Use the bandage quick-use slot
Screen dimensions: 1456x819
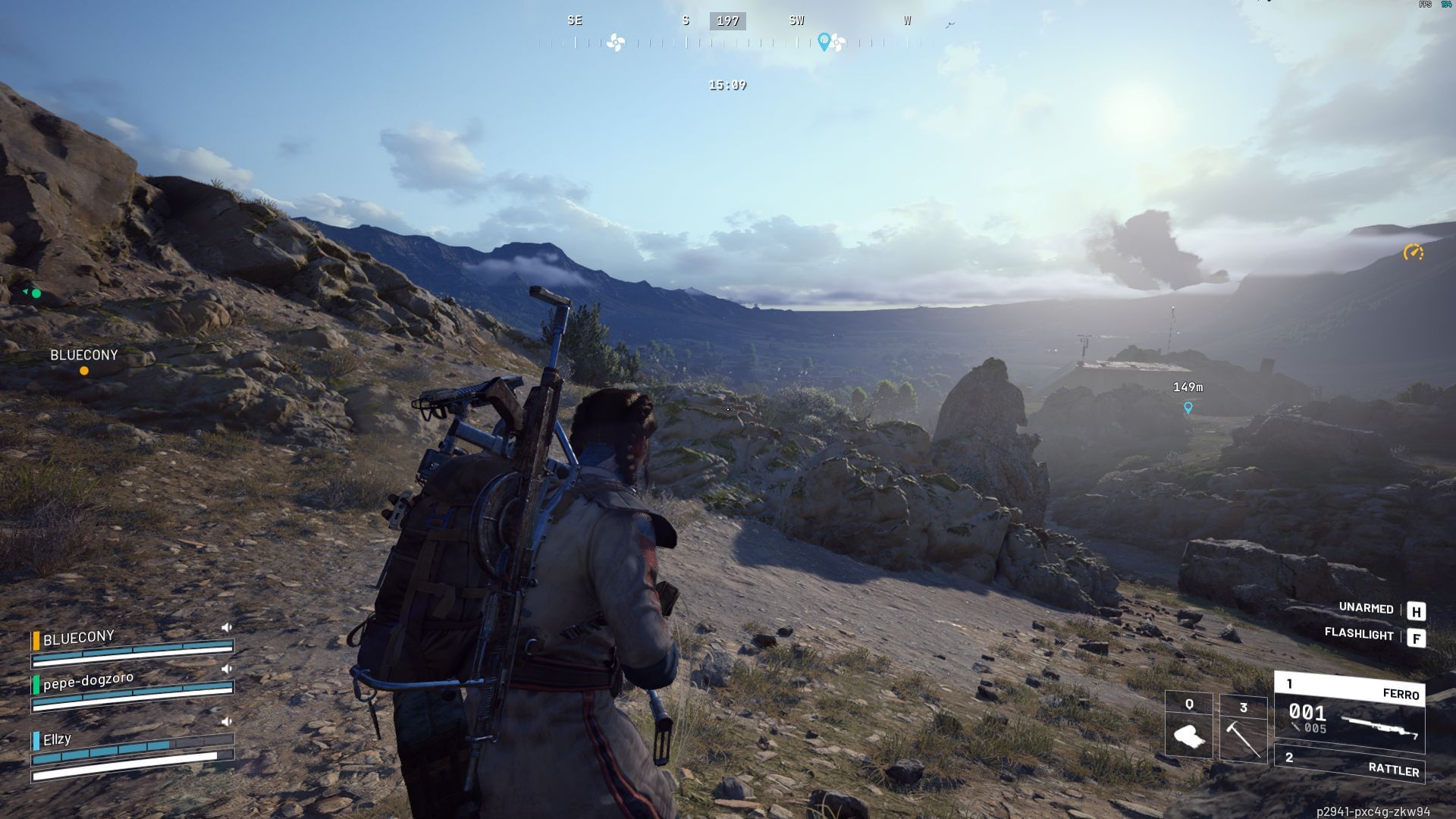tap(1188, 726)
